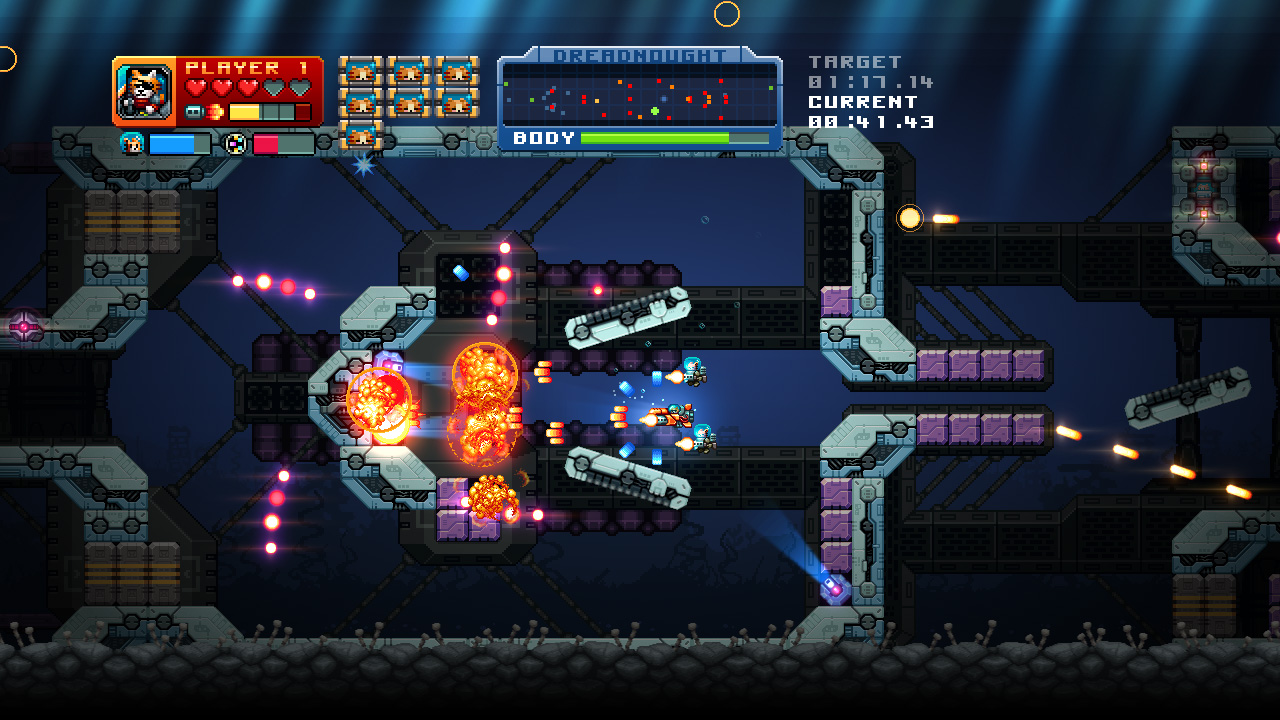Screen dimensions: 1280x720
Task: Select the blue-haired kitten diver icon
Action: pyautogui.click(x=132, y=143)
